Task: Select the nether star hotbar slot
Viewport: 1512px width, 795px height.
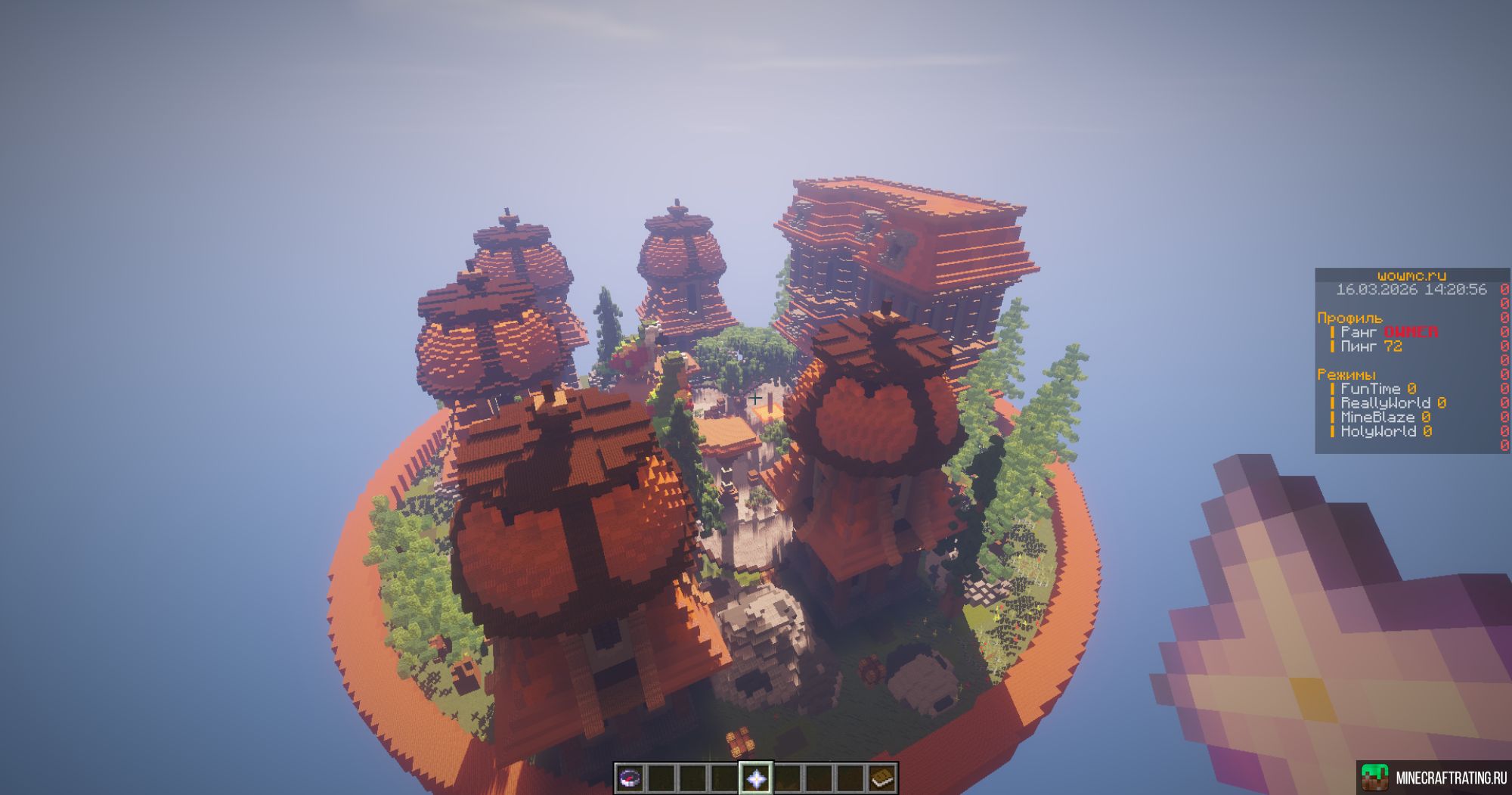Action: (755, 777)
